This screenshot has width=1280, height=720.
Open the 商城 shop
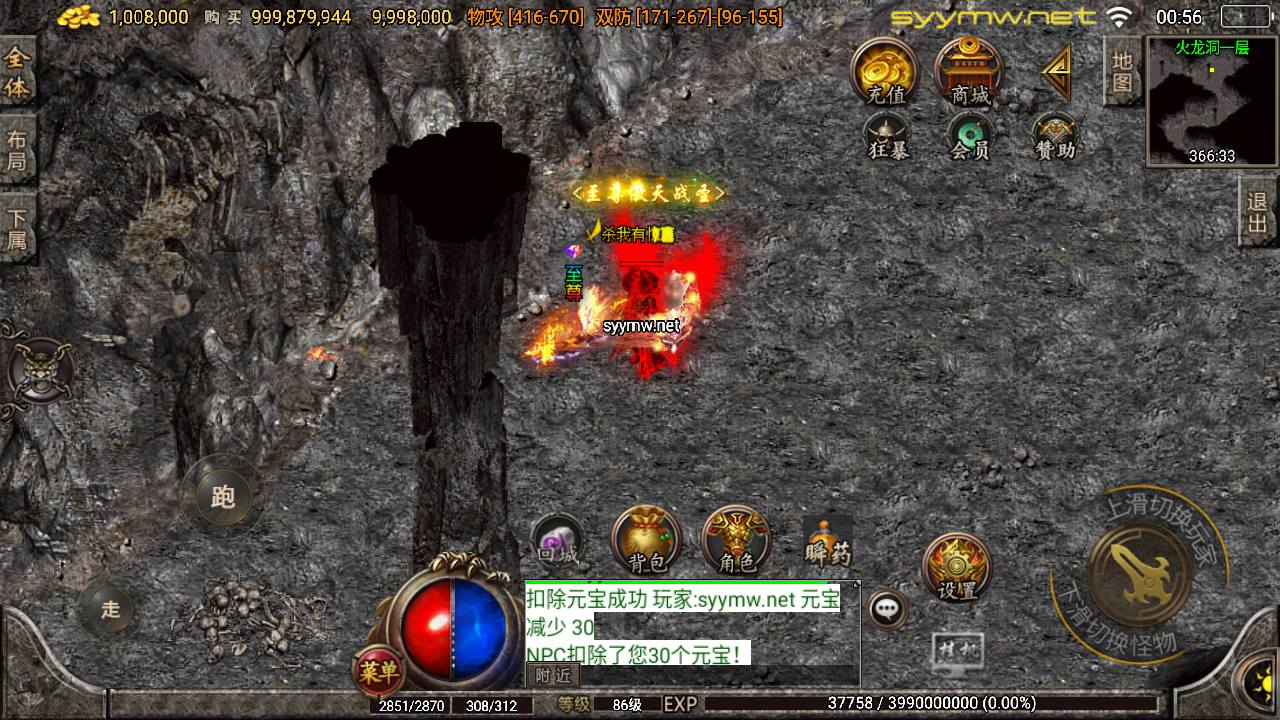[x=968, y=70]
